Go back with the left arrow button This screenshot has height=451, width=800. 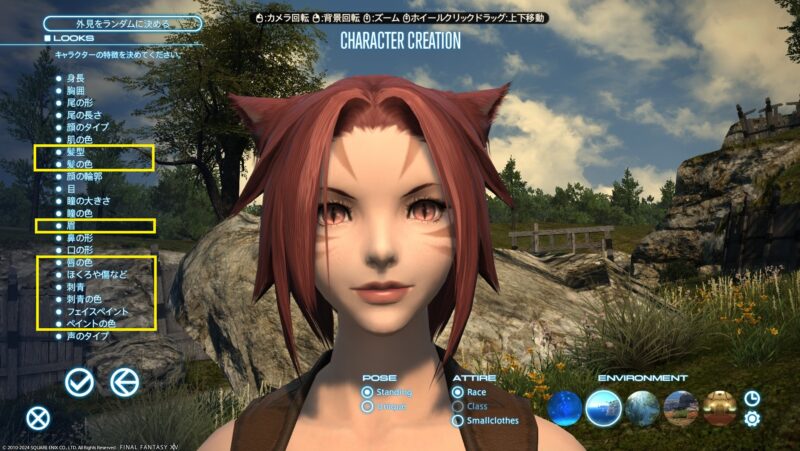(x=124, y=381)
